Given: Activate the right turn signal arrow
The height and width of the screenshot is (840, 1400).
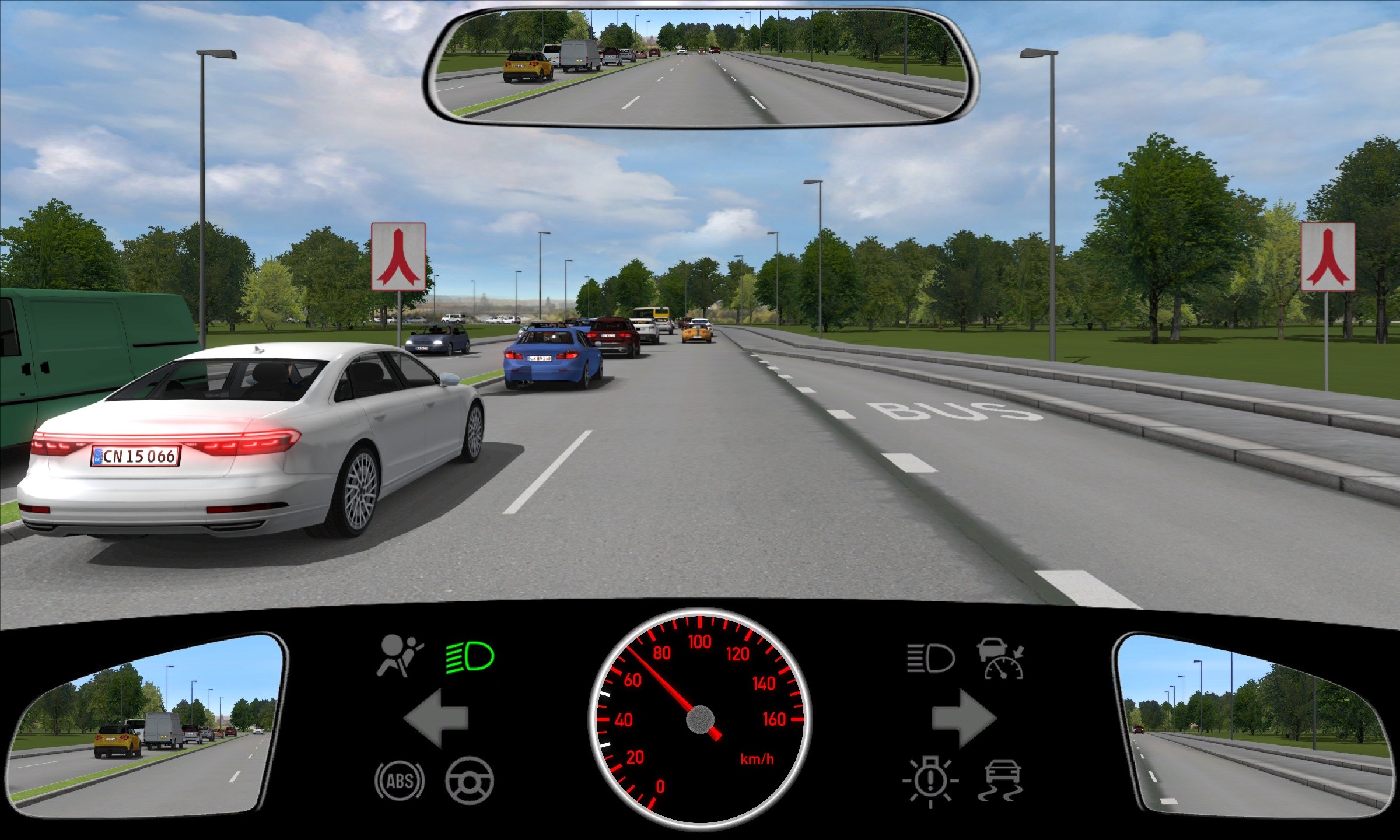Looking at the screenshot, I should (x=964, y=718).
